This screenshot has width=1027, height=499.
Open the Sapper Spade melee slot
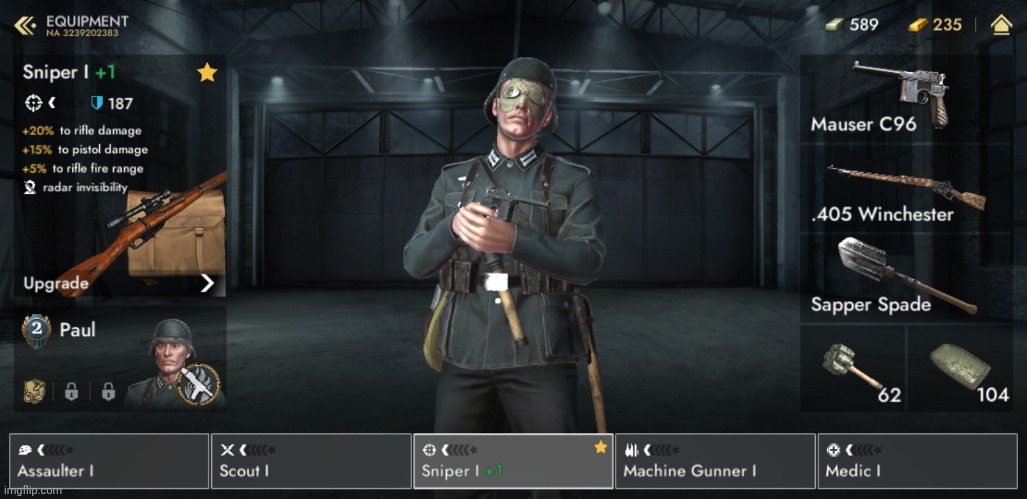coord(897,277)
